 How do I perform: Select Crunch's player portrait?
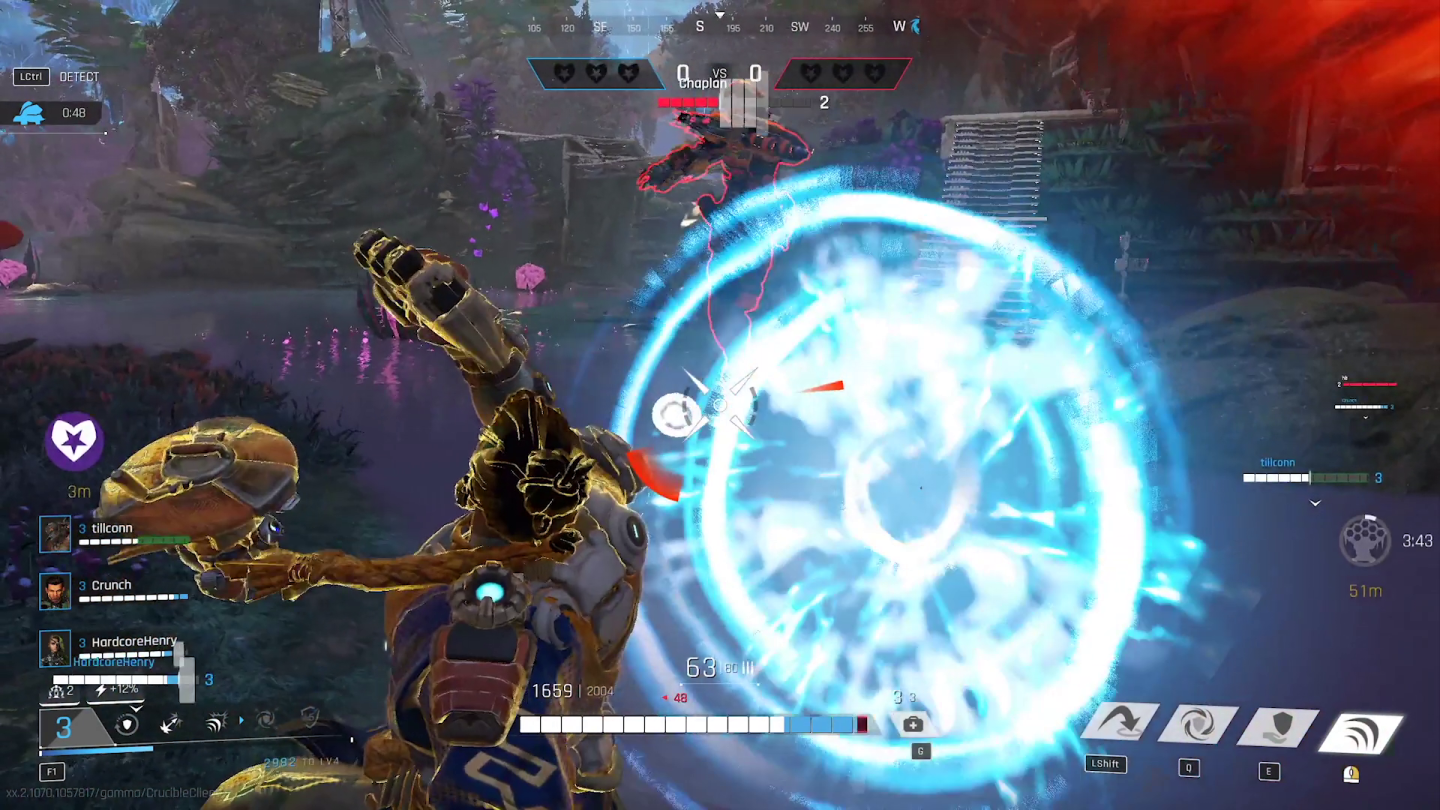tap(55, 591)
